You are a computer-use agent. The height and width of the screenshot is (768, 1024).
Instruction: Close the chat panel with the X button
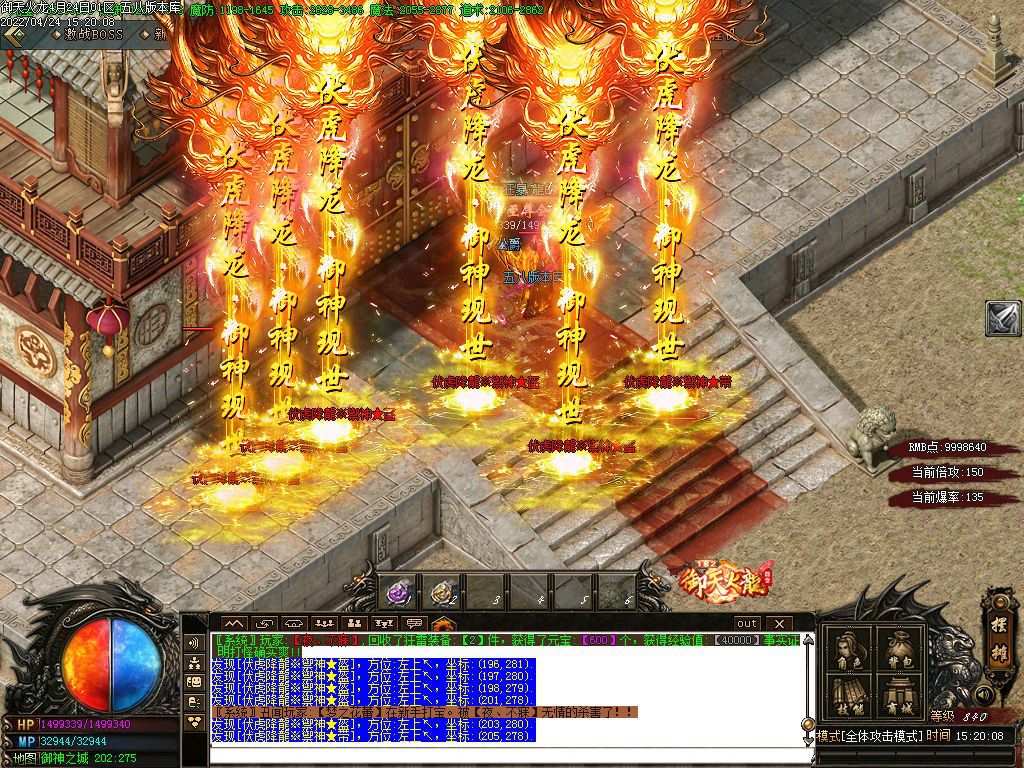(777, 623)
